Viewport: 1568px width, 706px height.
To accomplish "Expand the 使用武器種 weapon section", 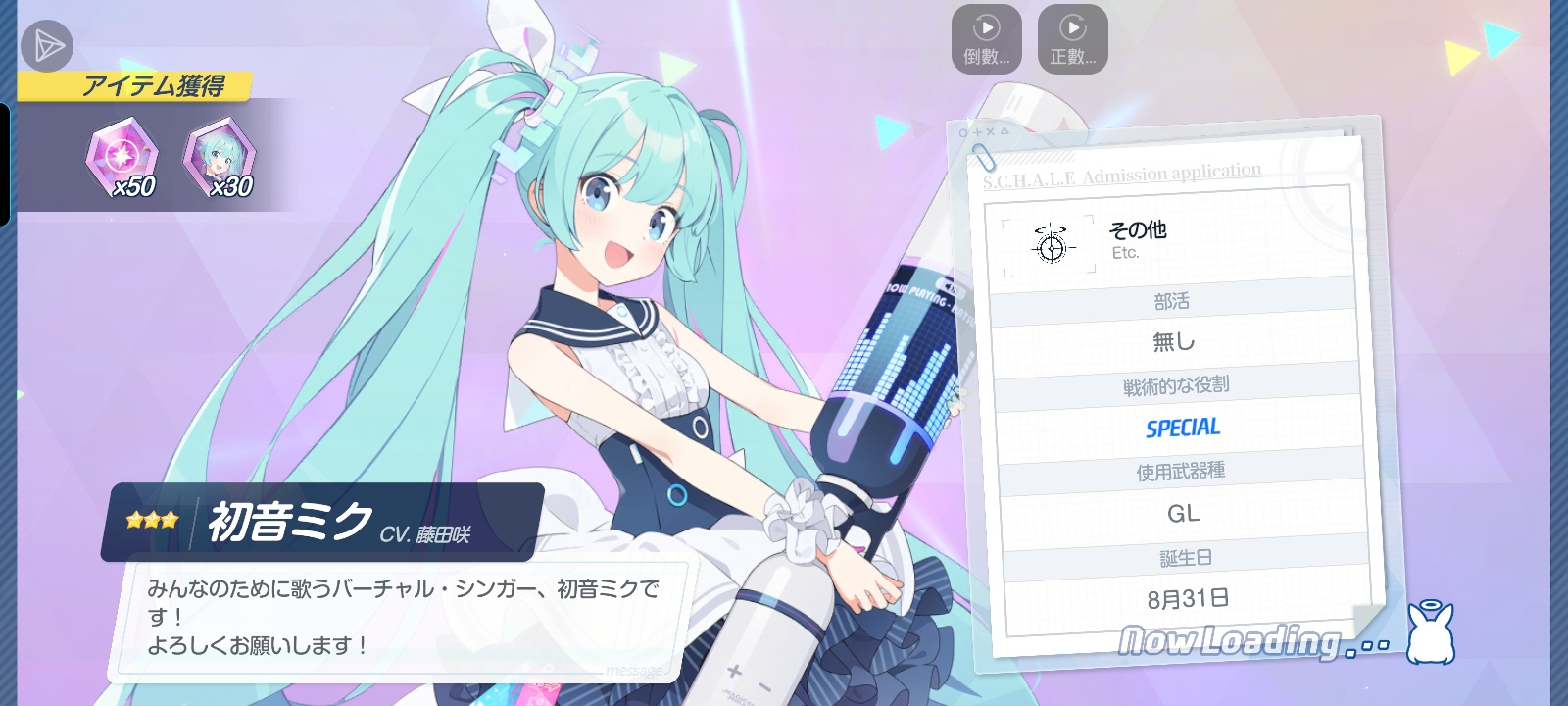I will click(1179, 471).
